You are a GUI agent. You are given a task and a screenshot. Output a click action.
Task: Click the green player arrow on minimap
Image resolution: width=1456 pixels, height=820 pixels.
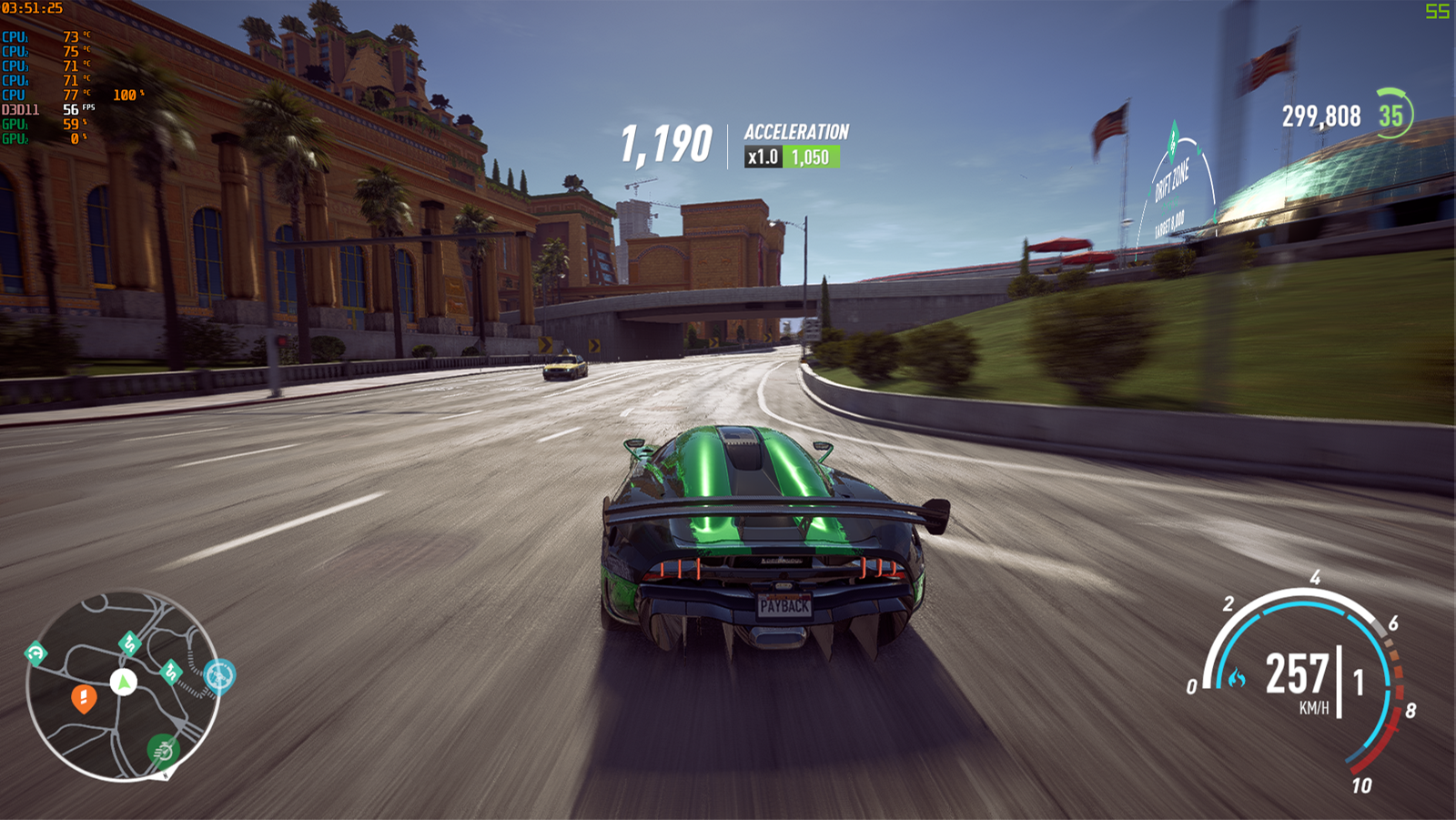click(124, 681)
